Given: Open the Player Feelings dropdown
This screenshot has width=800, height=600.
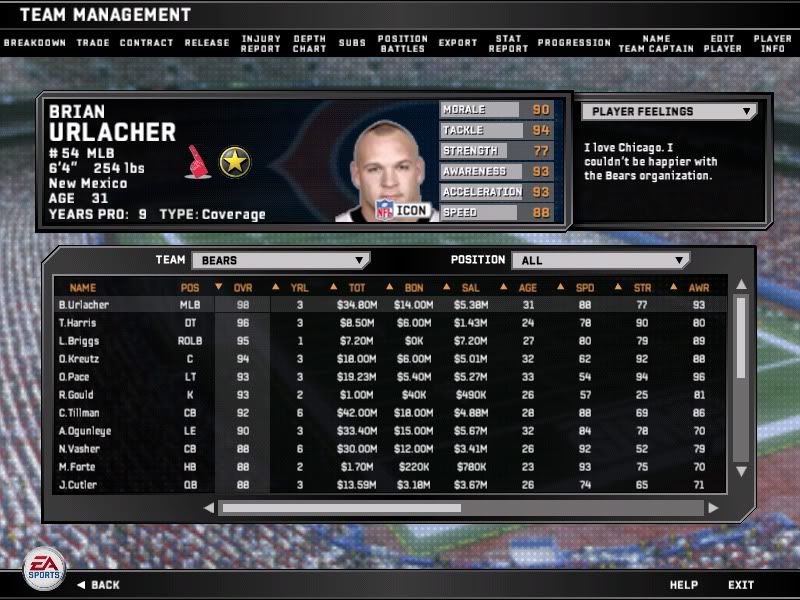Looking at the screenshot, I should click(668, 112).
